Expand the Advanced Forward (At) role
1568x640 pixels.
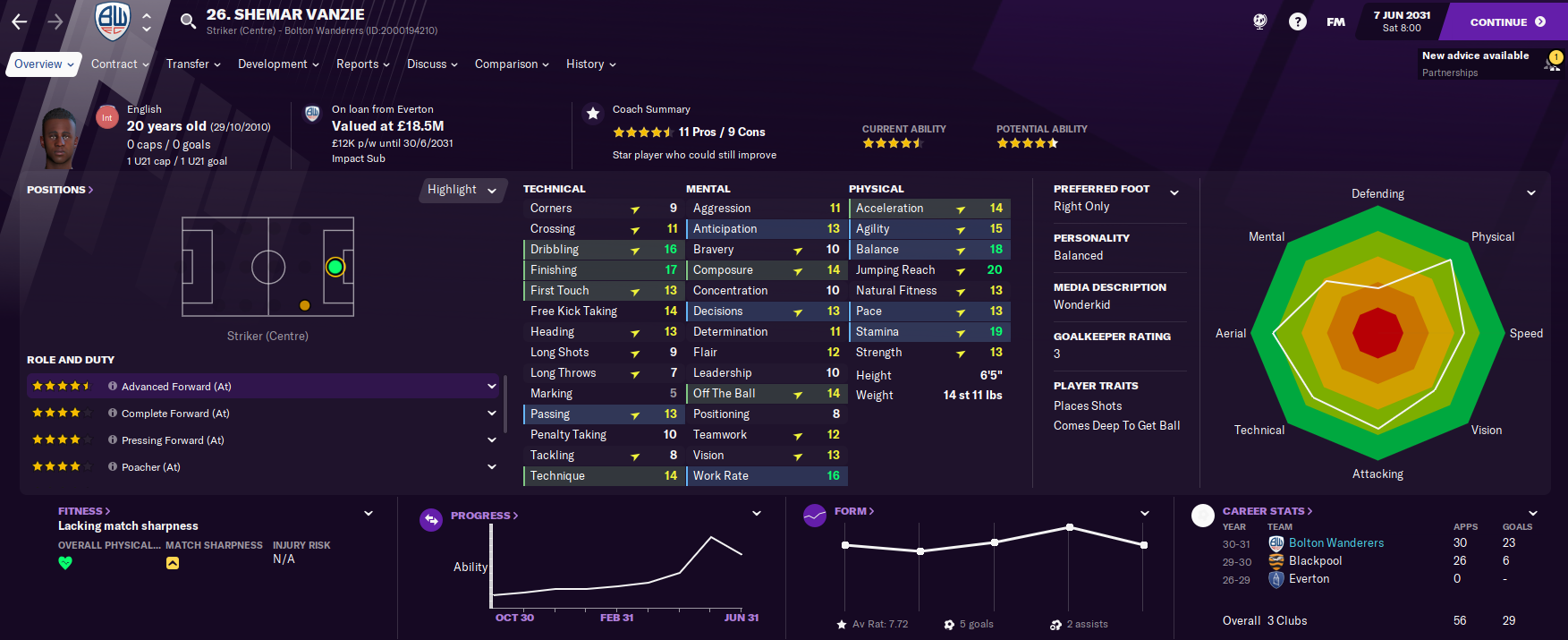point(491,387)
